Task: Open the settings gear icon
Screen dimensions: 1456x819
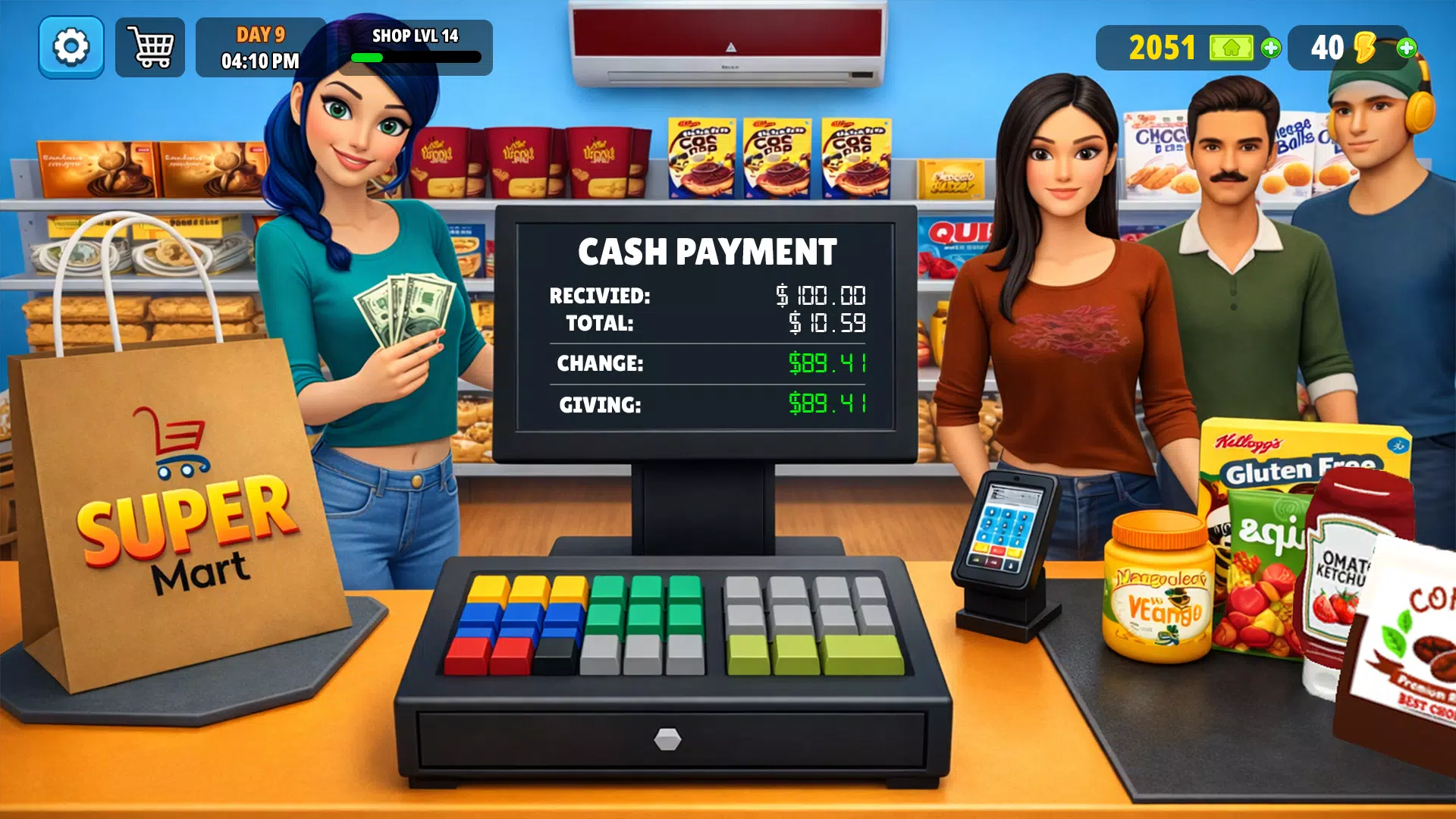Action: pos(71,47)
